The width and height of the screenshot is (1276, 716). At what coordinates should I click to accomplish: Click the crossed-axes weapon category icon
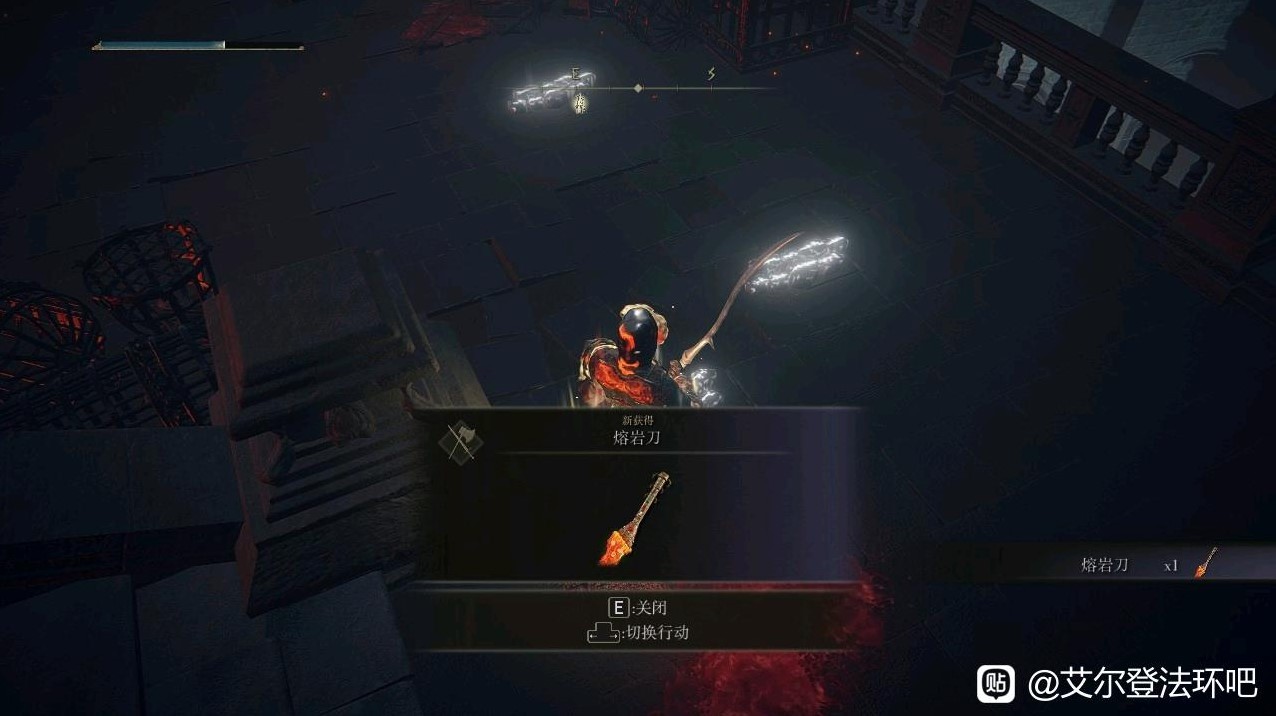(x=460, y=440)
